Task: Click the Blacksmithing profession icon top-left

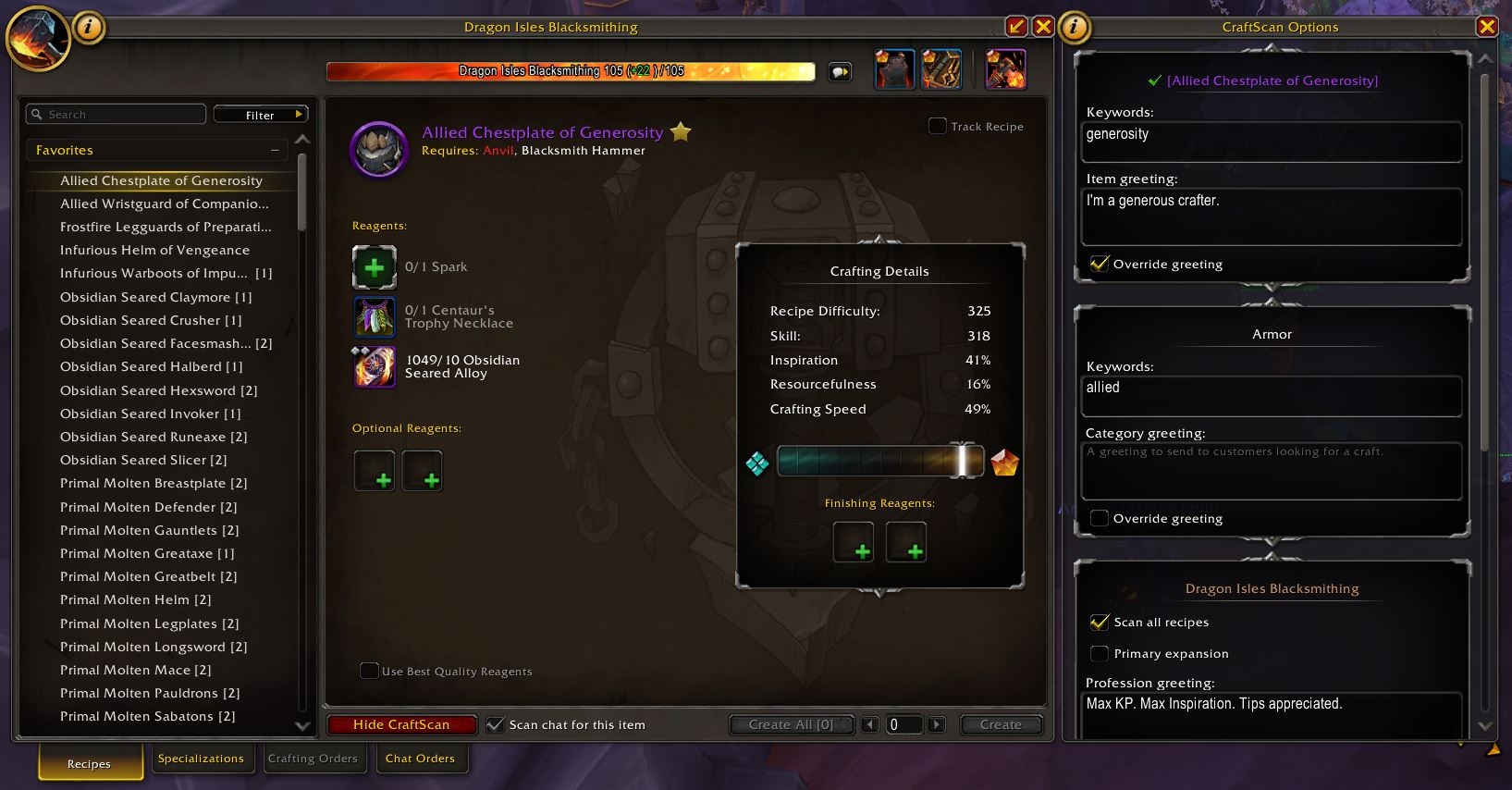Action: [38, 39]
